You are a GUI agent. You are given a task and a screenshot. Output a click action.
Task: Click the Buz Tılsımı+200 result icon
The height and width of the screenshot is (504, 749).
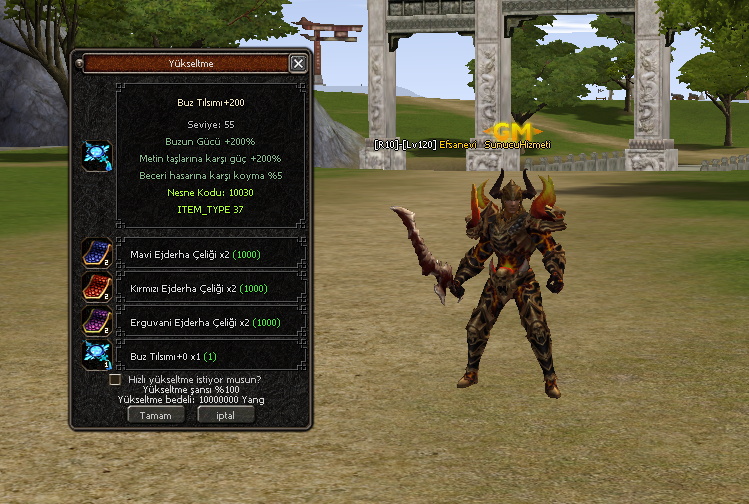(97, 156)
